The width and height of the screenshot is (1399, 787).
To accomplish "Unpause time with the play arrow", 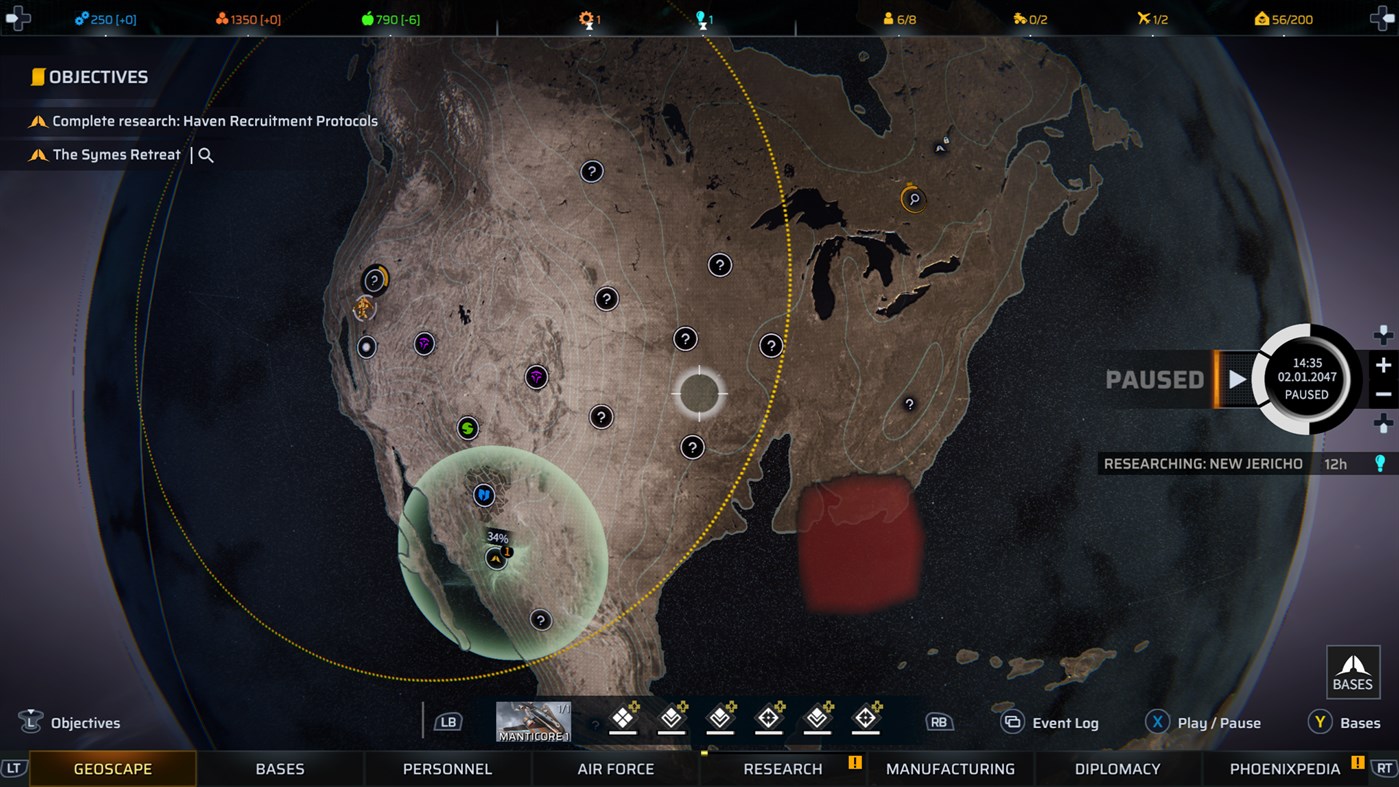I will click(x=1237, y=380).
